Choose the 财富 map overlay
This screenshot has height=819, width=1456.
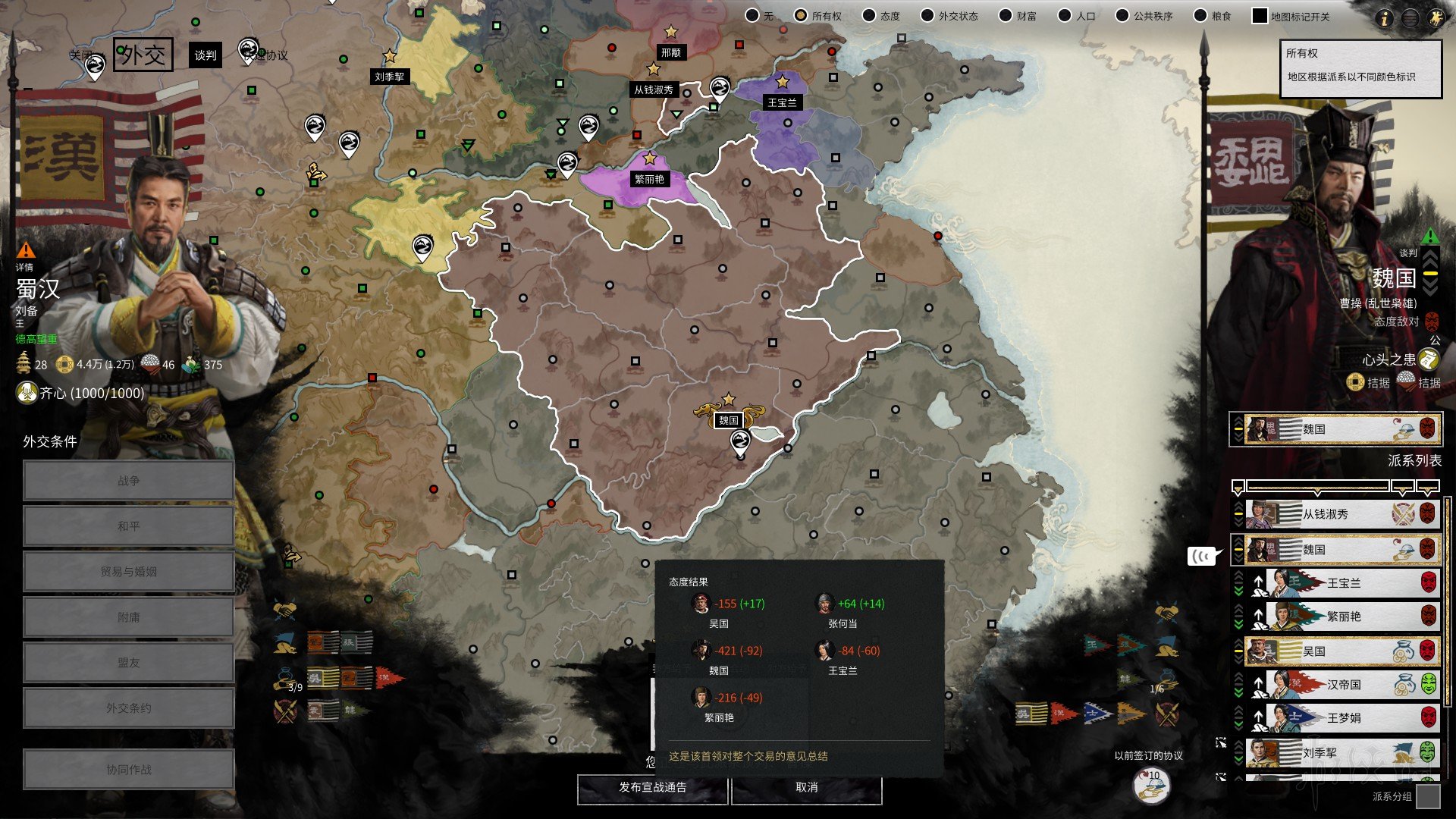(1006, 16)
